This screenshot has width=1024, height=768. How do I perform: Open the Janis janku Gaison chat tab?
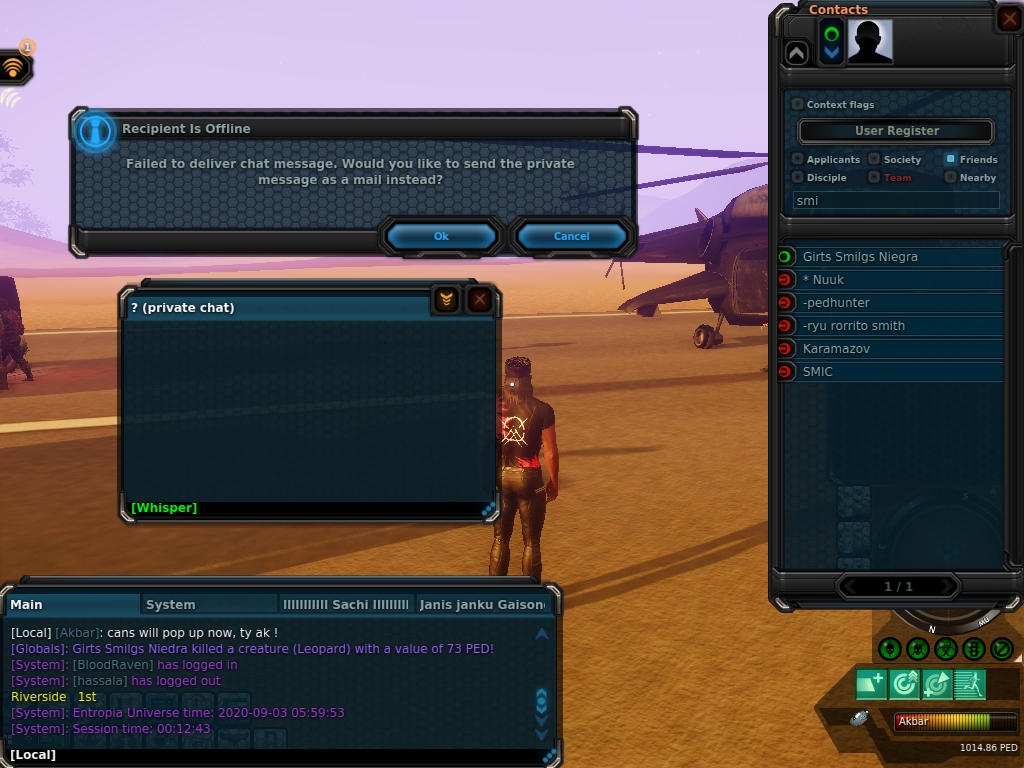(482, 605)
